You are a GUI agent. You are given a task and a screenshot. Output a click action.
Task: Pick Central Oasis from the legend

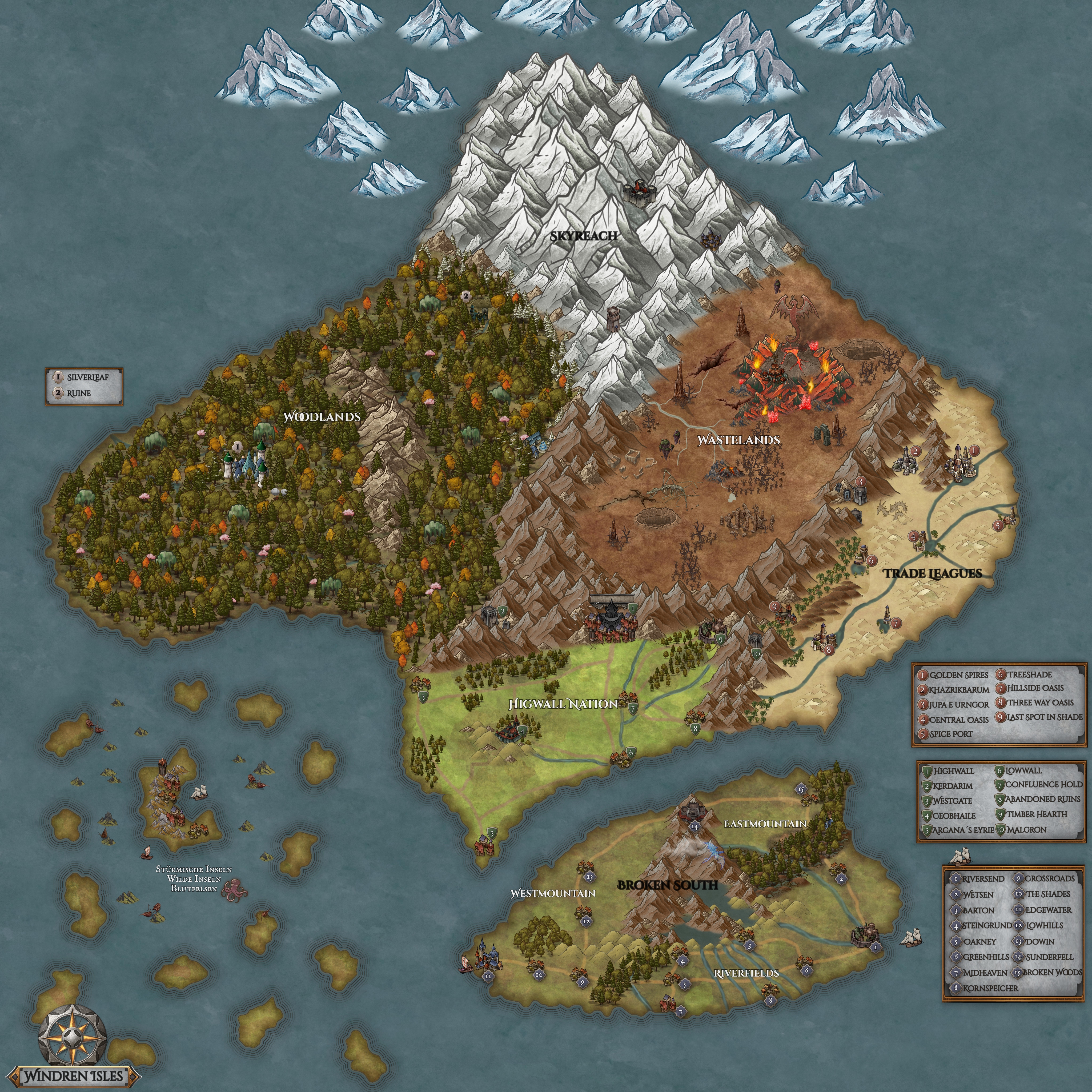tap(953, 720)
